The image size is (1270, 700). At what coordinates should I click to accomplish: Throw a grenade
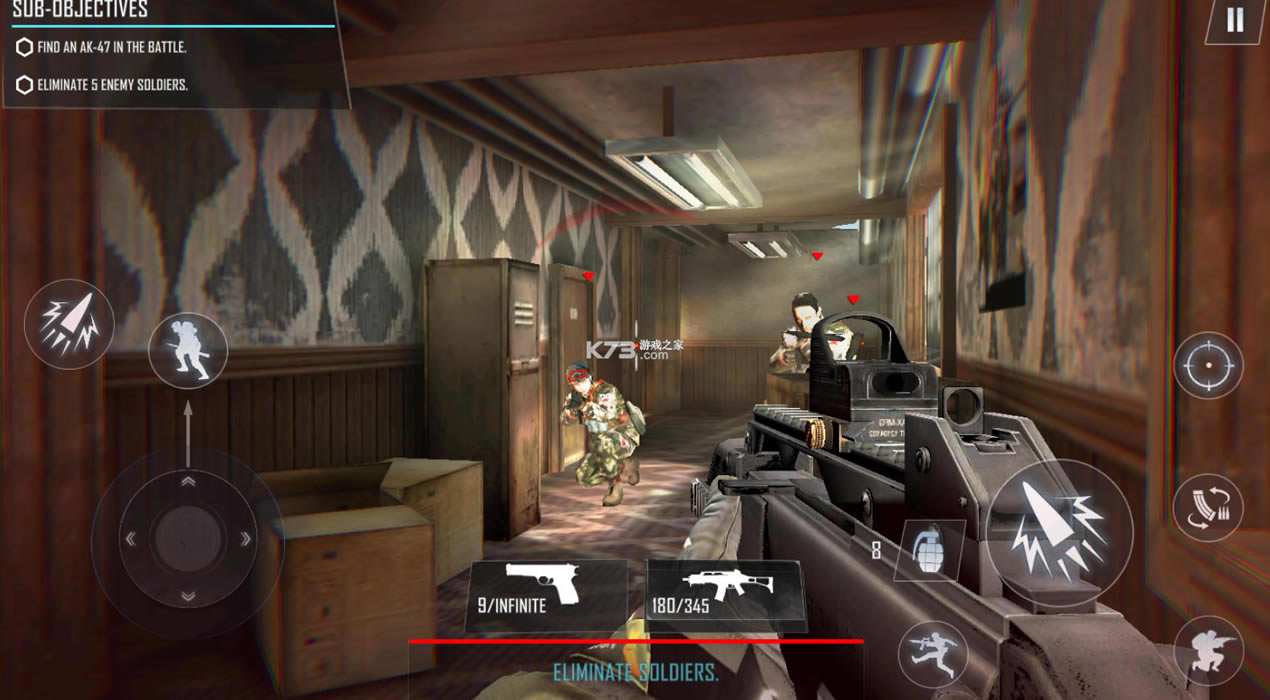929,550
